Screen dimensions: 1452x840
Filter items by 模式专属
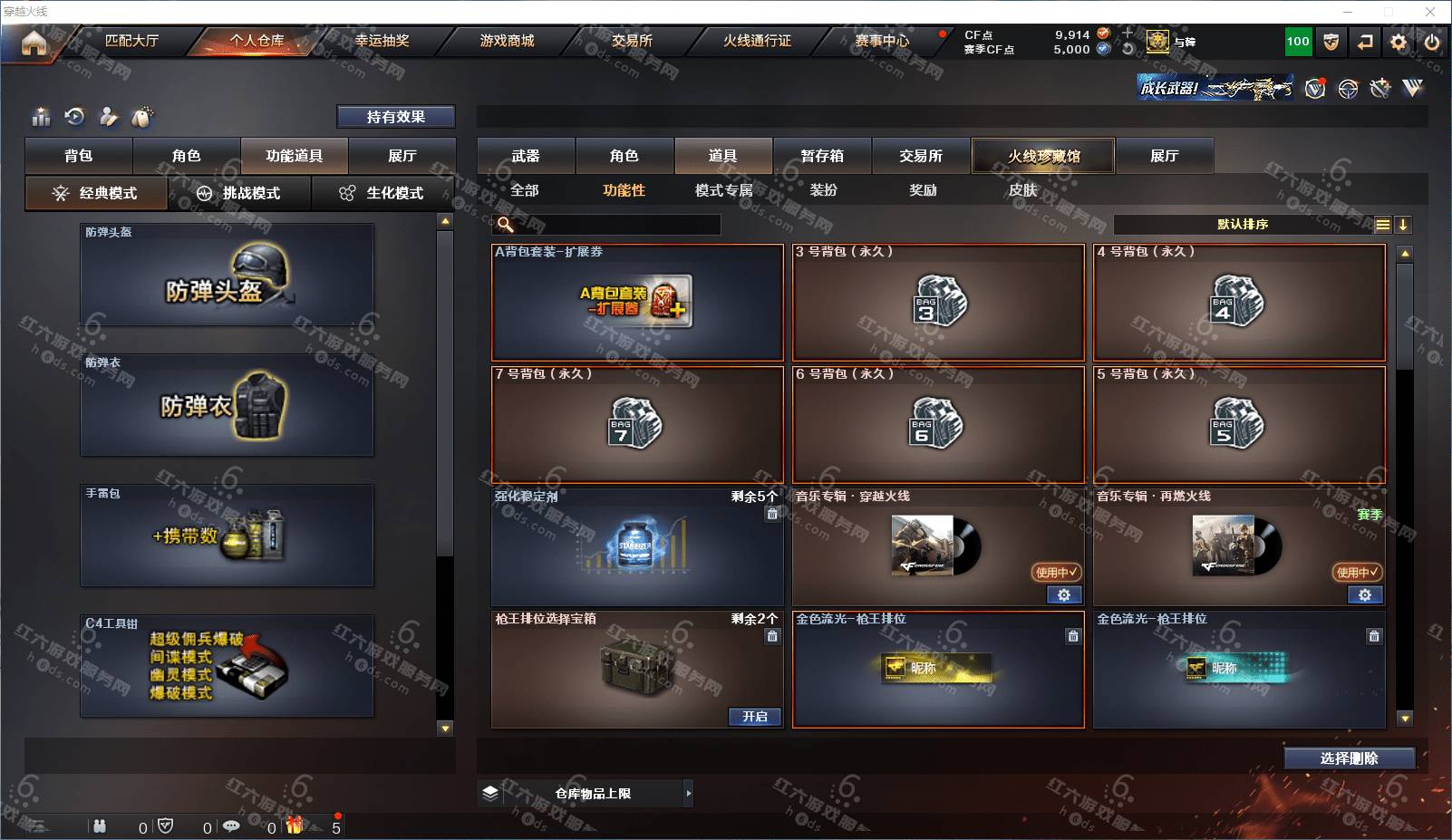tap(723, 190)
